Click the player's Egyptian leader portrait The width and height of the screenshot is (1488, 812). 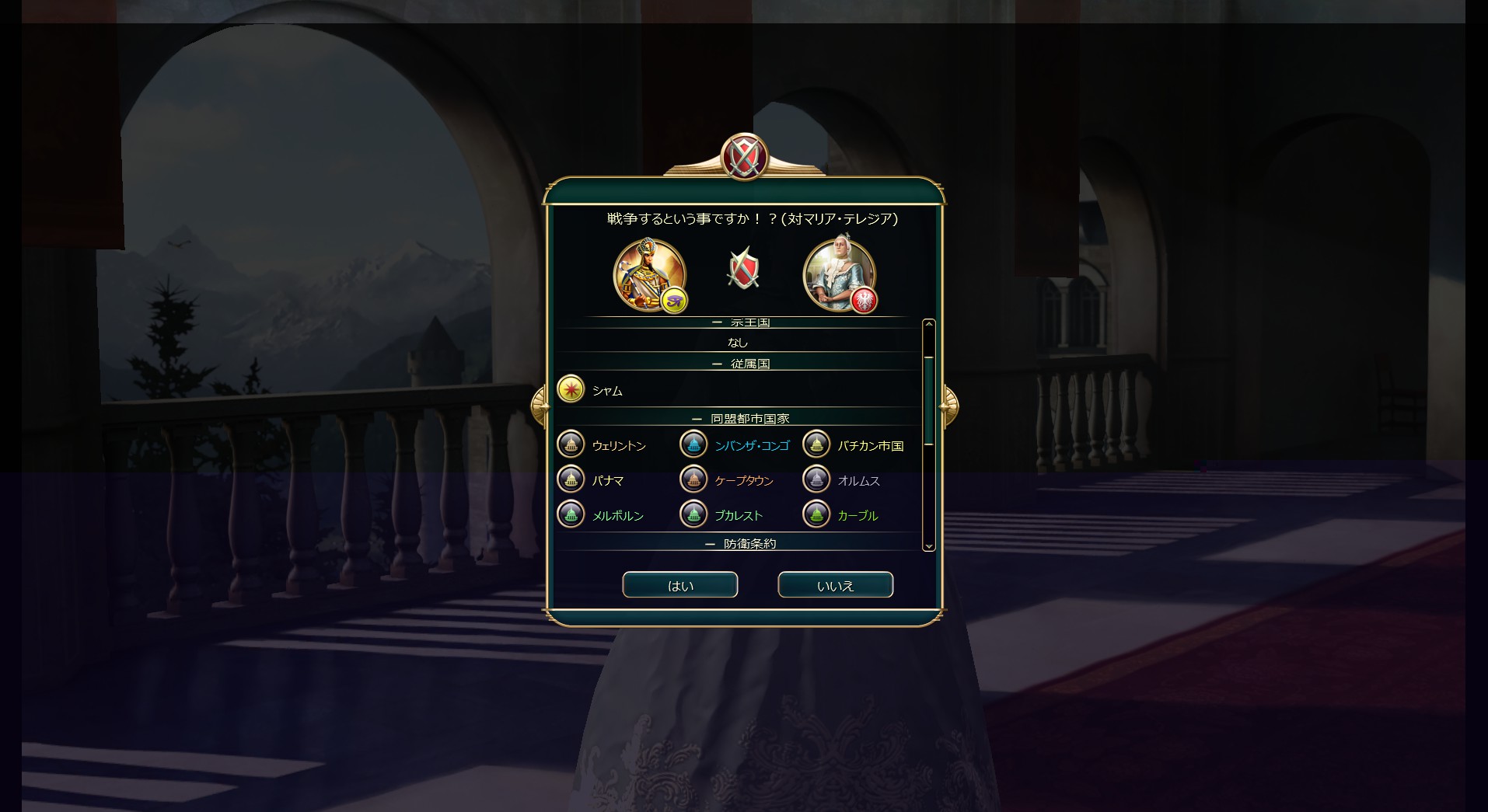pos(649,274)
